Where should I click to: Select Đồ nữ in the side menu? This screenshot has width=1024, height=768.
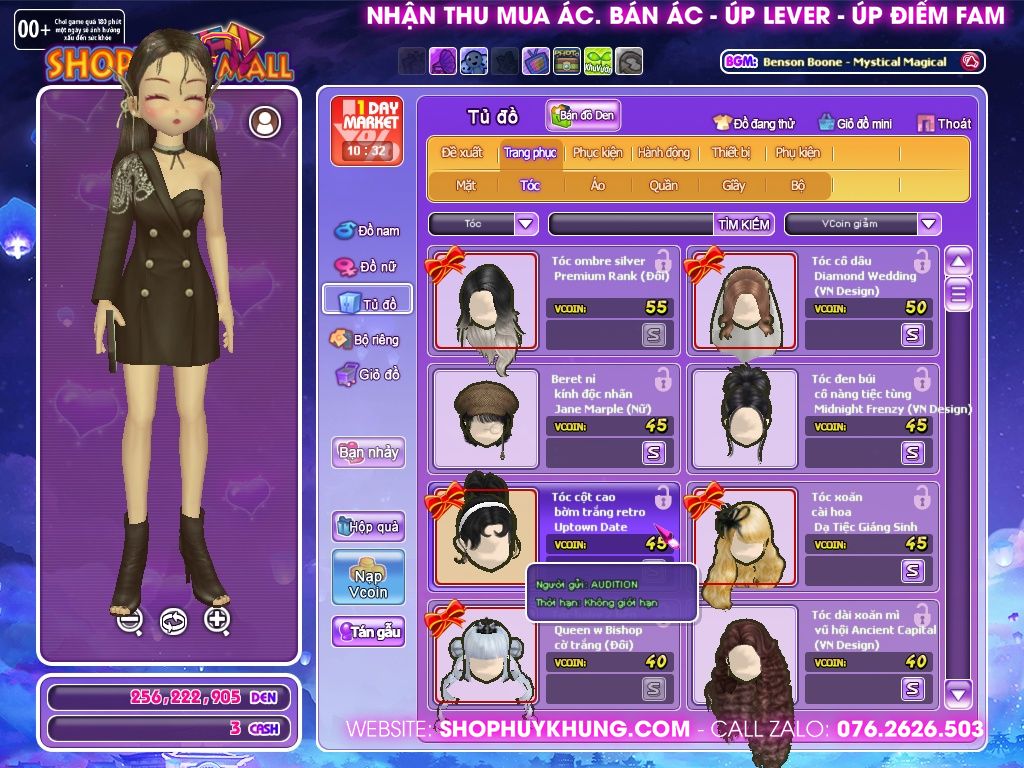(x=368, y=267)
